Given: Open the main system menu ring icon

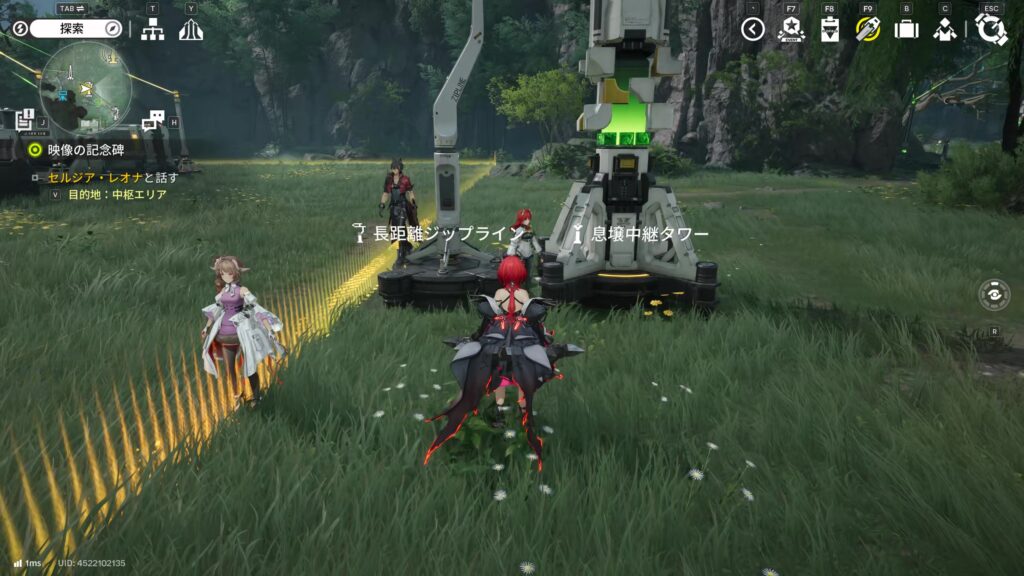Looking at the screenshot, I should [991, 29].
